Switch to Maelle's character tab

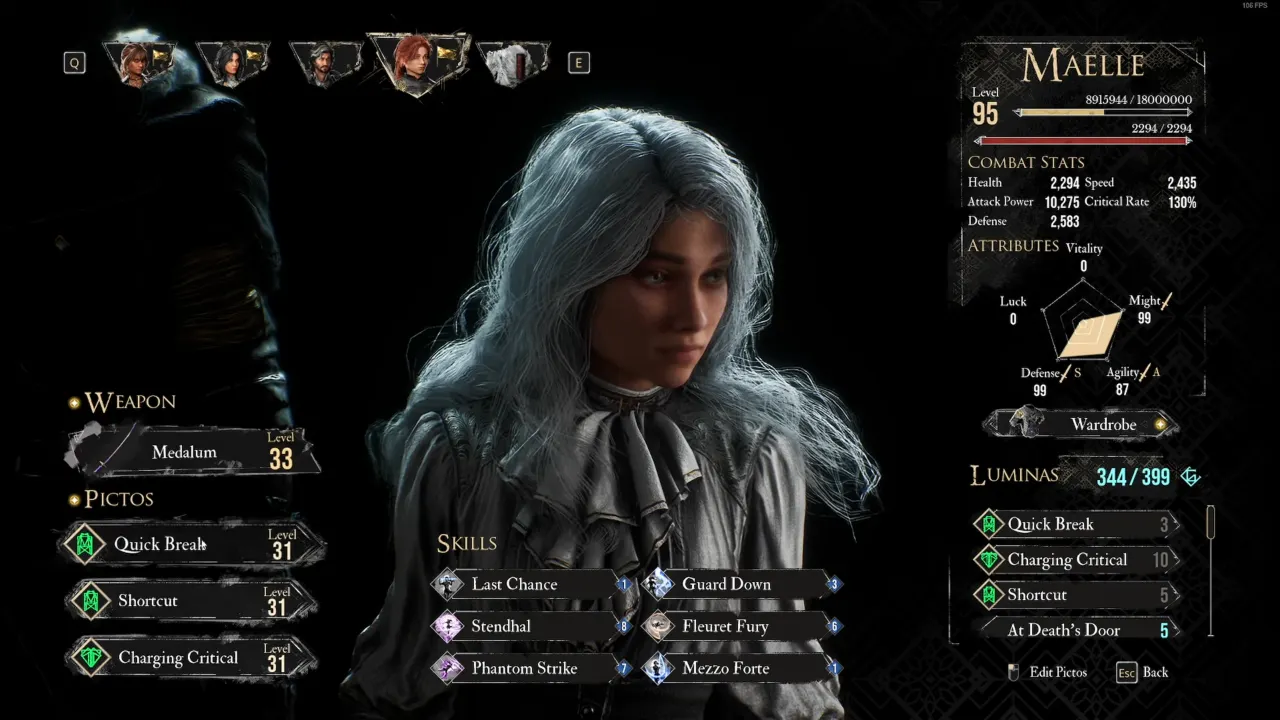click(x=419, y=60)
